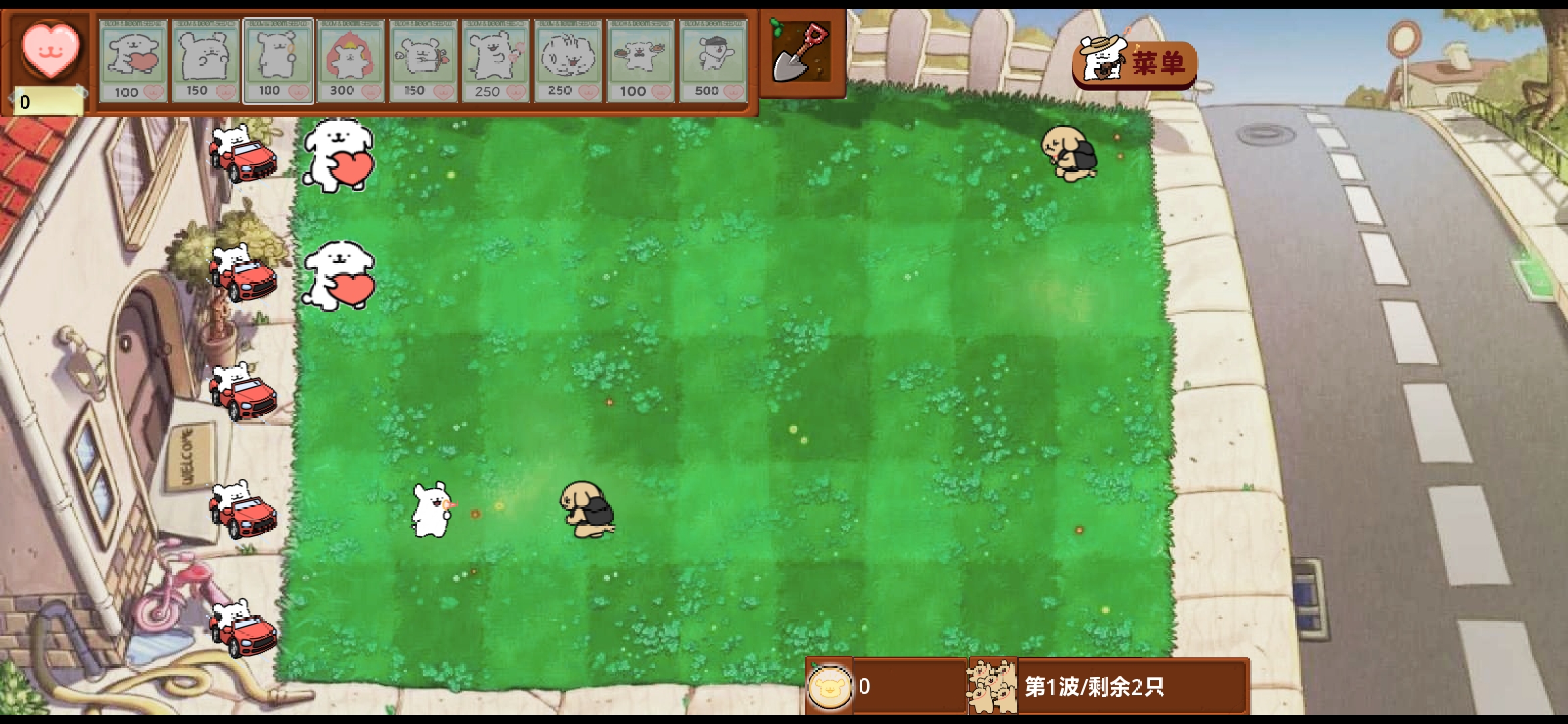Pick the round fluffy ball seed card
Image resolution: width=1568 pixels, height=724 pixels.
click(x=568, y=60)
